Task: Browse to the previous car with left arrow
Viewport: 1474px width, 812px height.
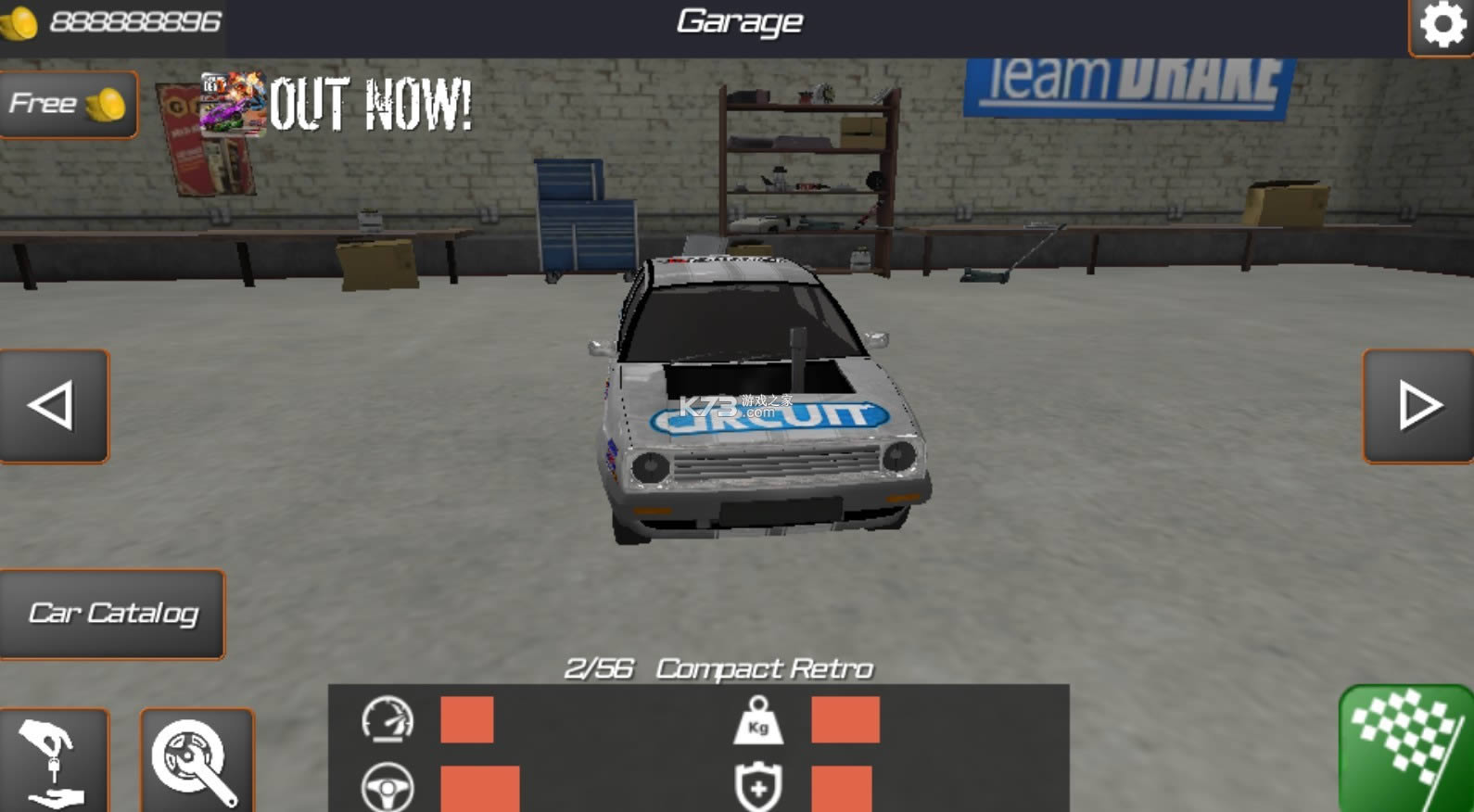Action: tap(56, 405)
